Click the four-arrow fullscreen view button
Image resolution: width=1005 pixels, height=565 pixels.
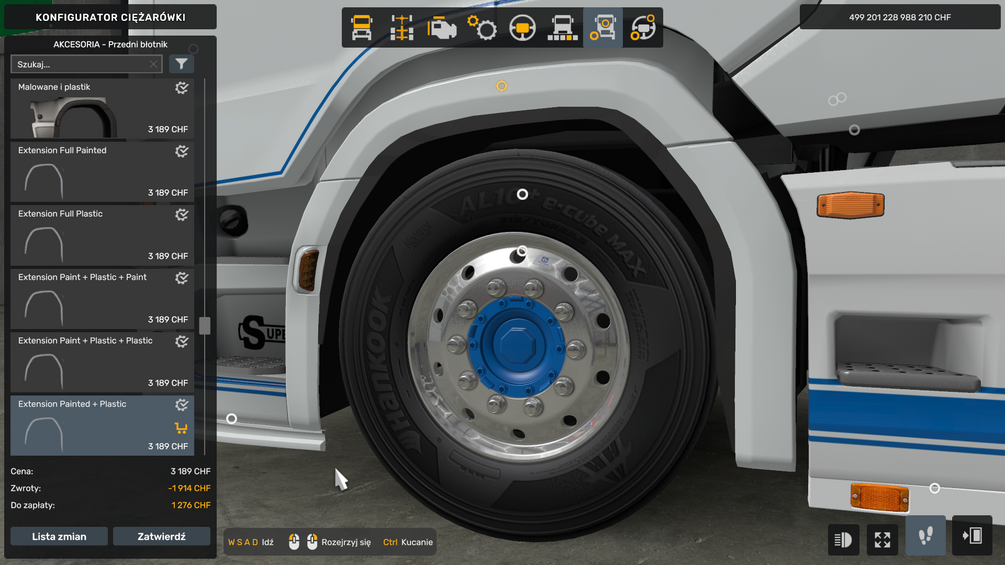(882, 540)
